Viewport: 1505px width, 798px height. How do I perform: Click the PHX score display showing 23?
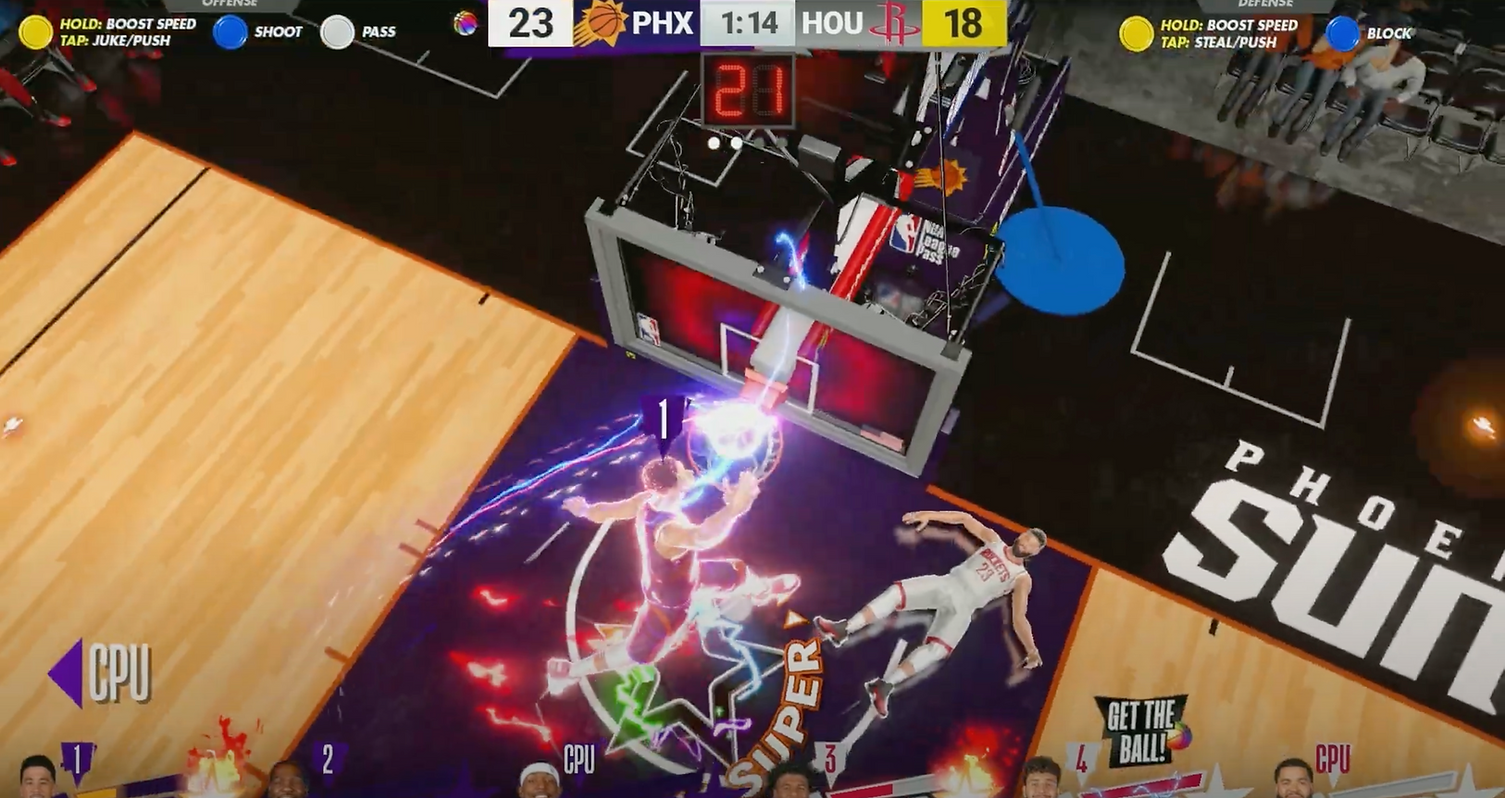(531, 22)
